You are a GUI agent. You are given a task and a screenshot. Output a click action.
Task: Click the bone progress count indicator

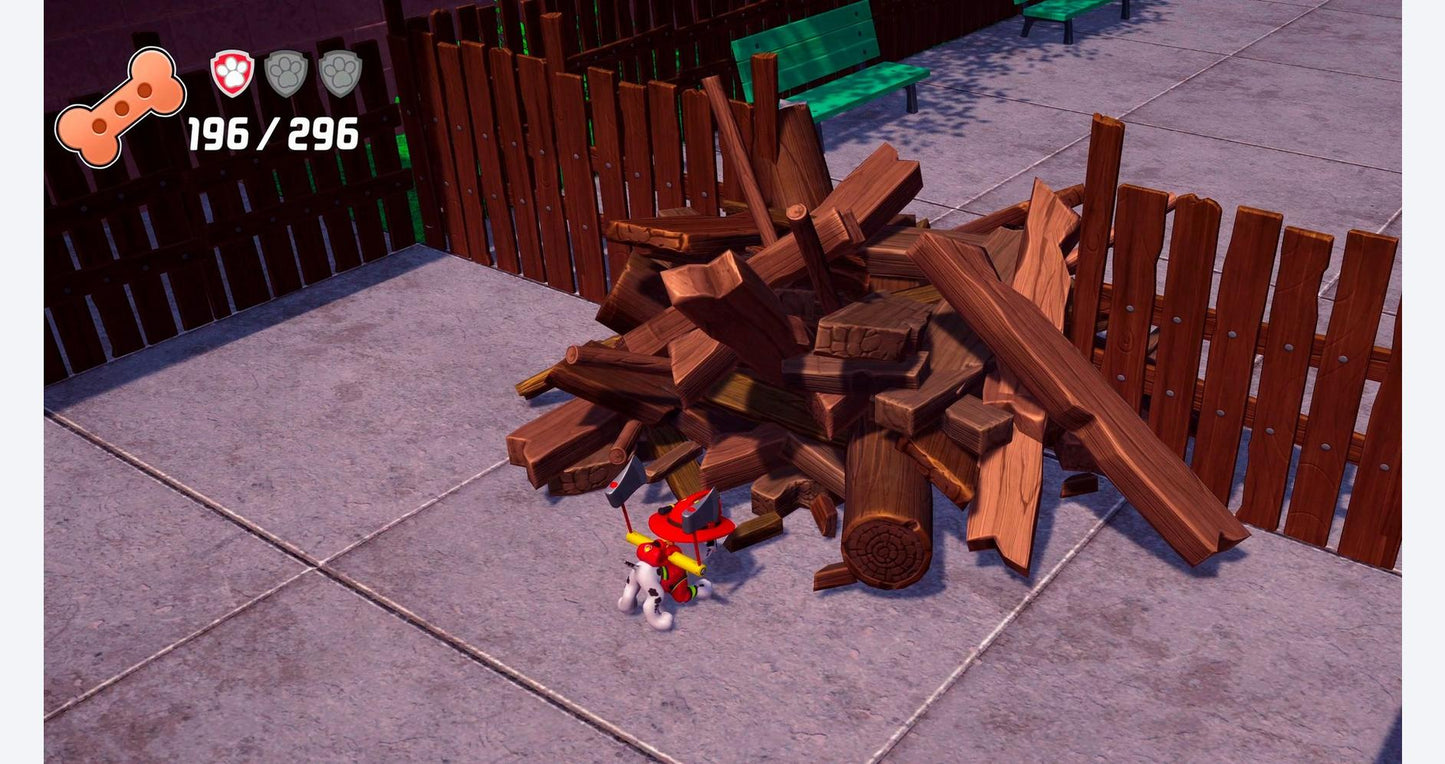point(273,131)
